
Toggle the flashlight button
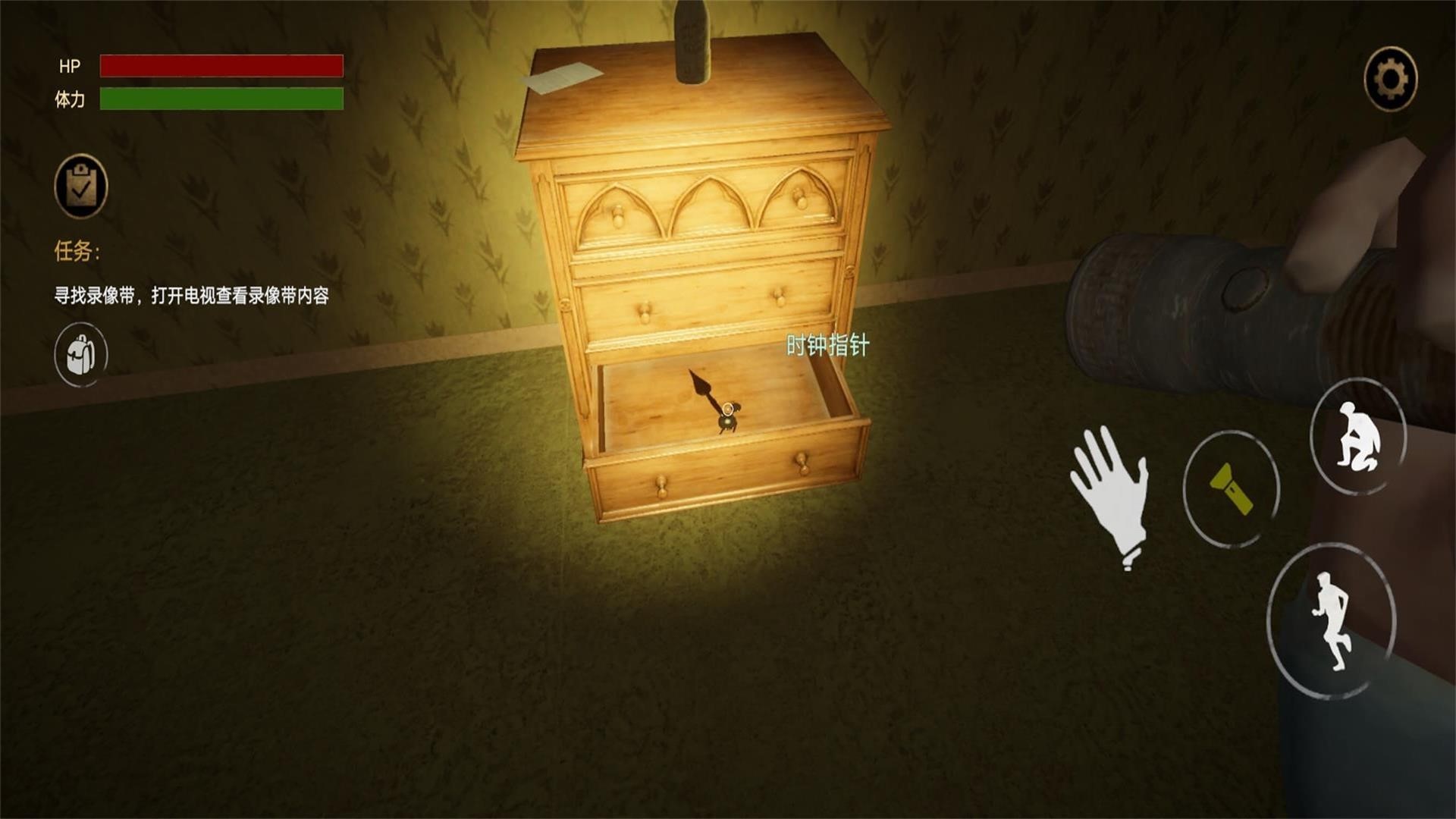coord(1232,489)
